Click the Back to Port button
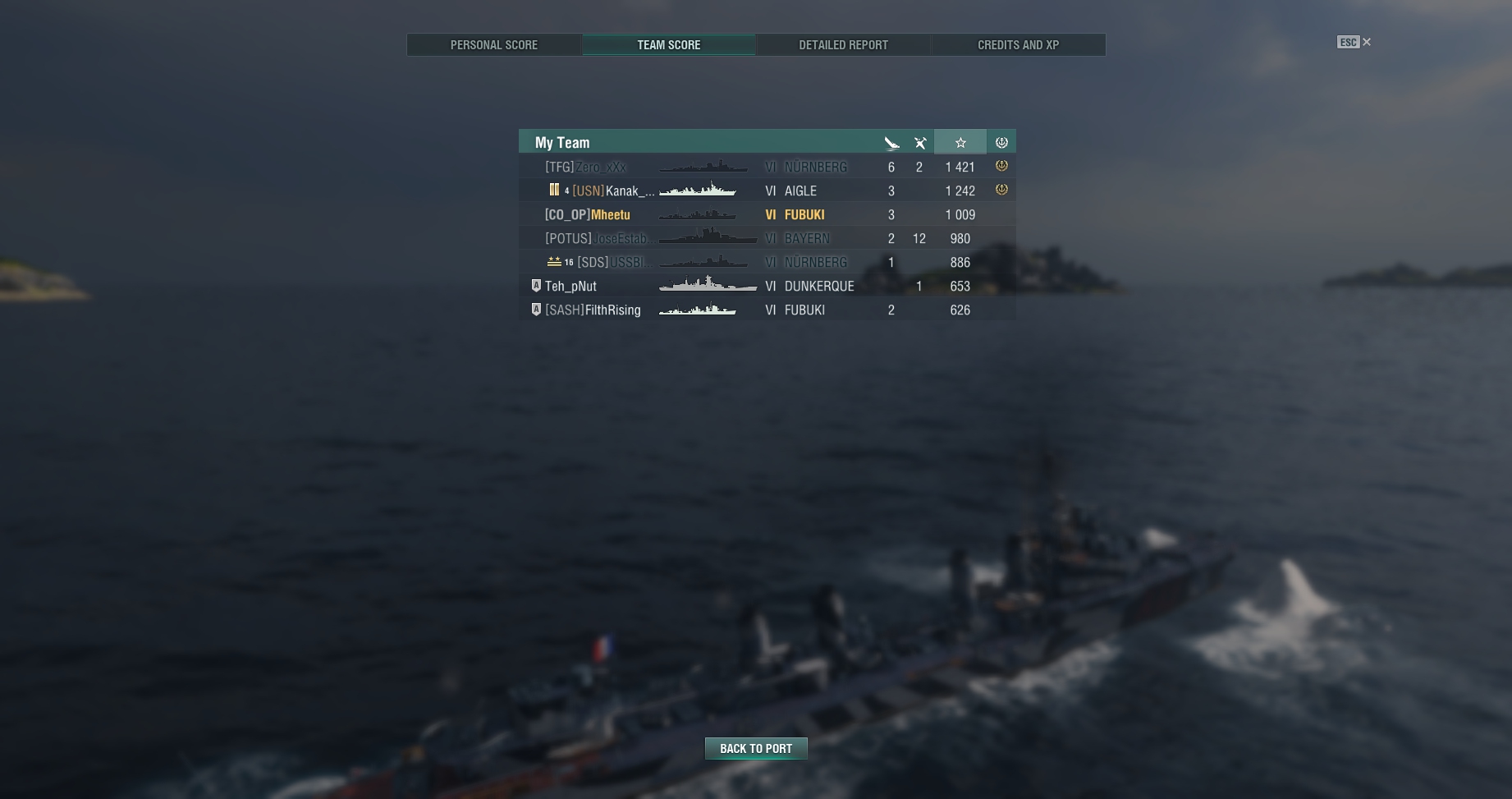The width and height of the screenshot is (1512, 799). tap(756, 748)
